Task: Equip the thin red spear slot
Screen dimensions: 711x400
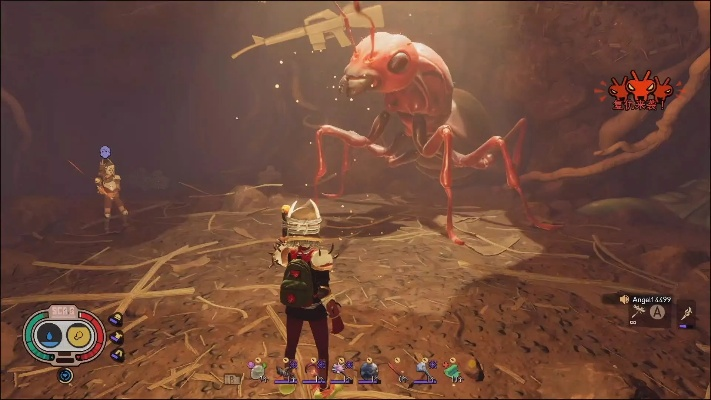Action: pos(397,371)
